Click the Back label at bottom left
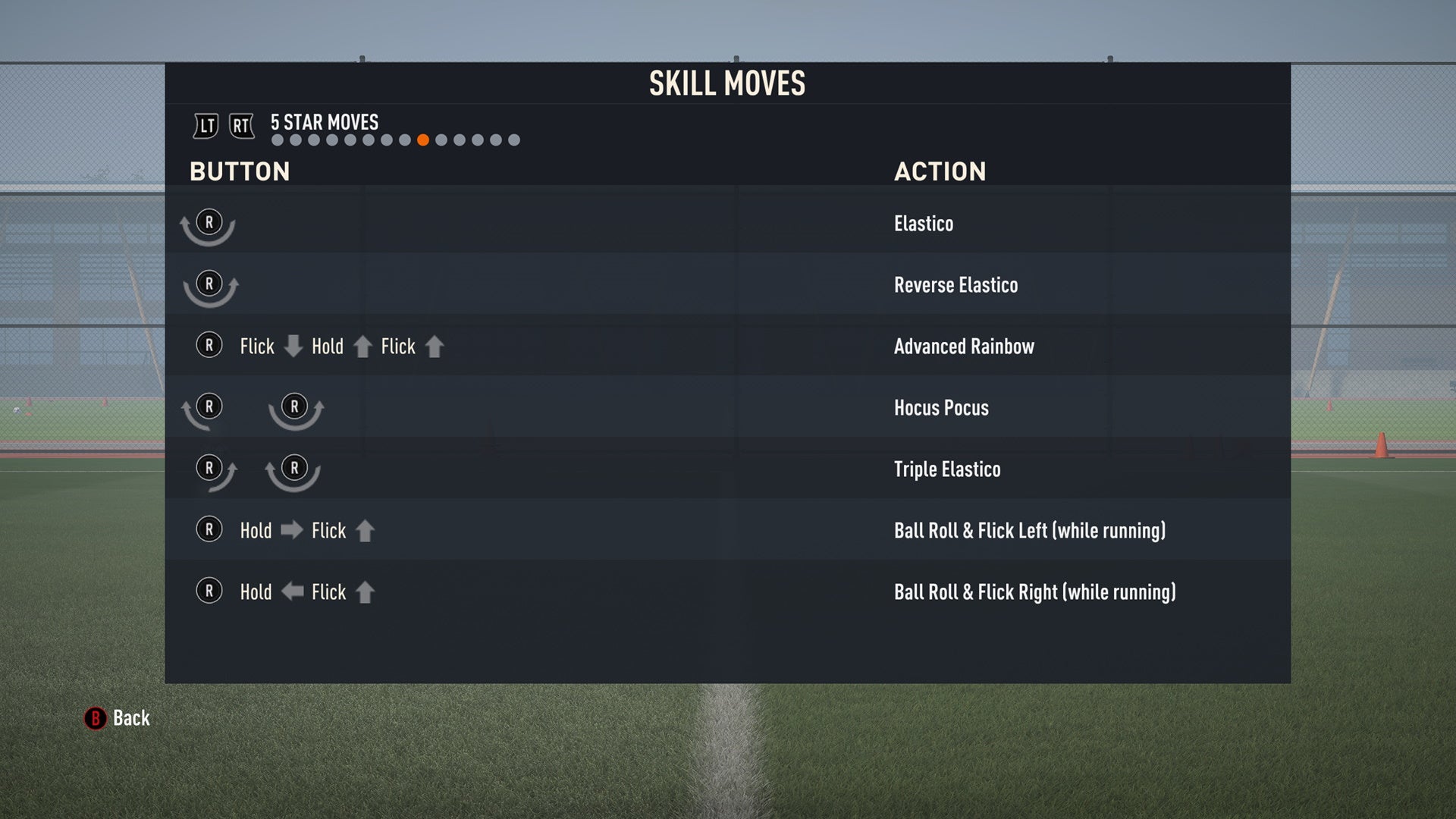This screenshot has height=819, width=1456. pos(130,718)
